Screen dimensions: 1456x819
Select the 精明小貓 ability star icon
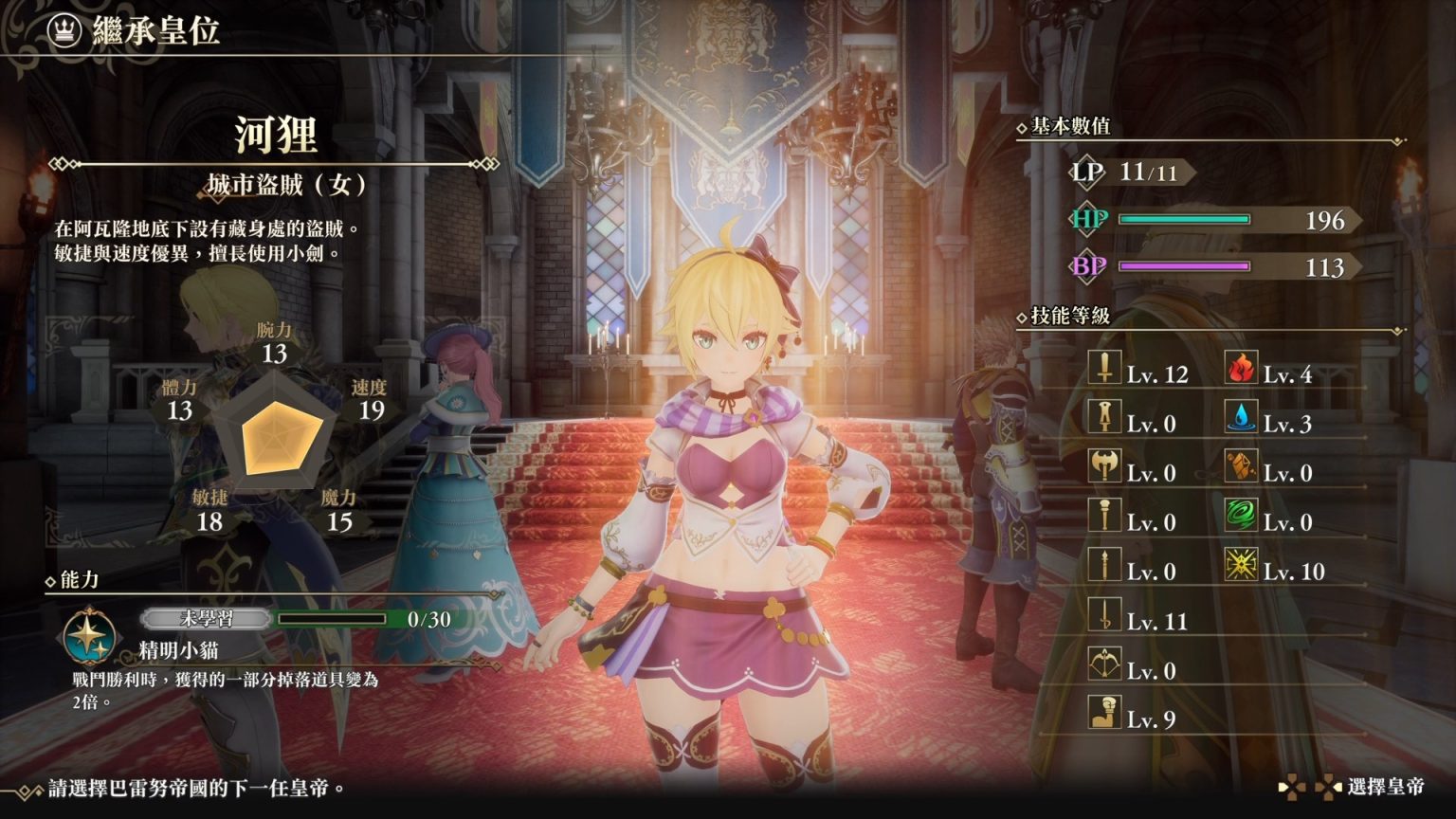click(x=89, y=634)
